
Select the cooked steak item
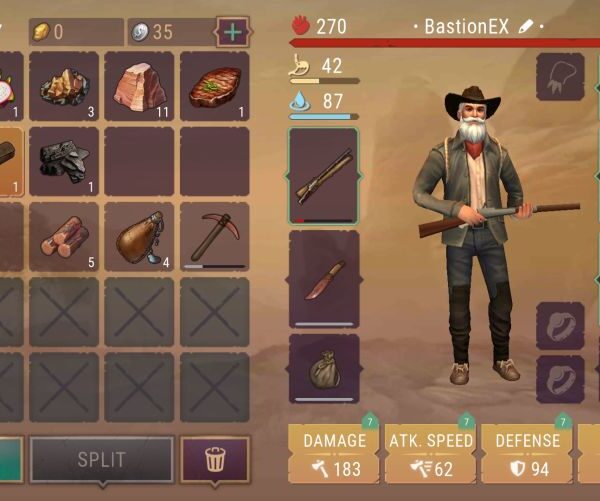214,87
